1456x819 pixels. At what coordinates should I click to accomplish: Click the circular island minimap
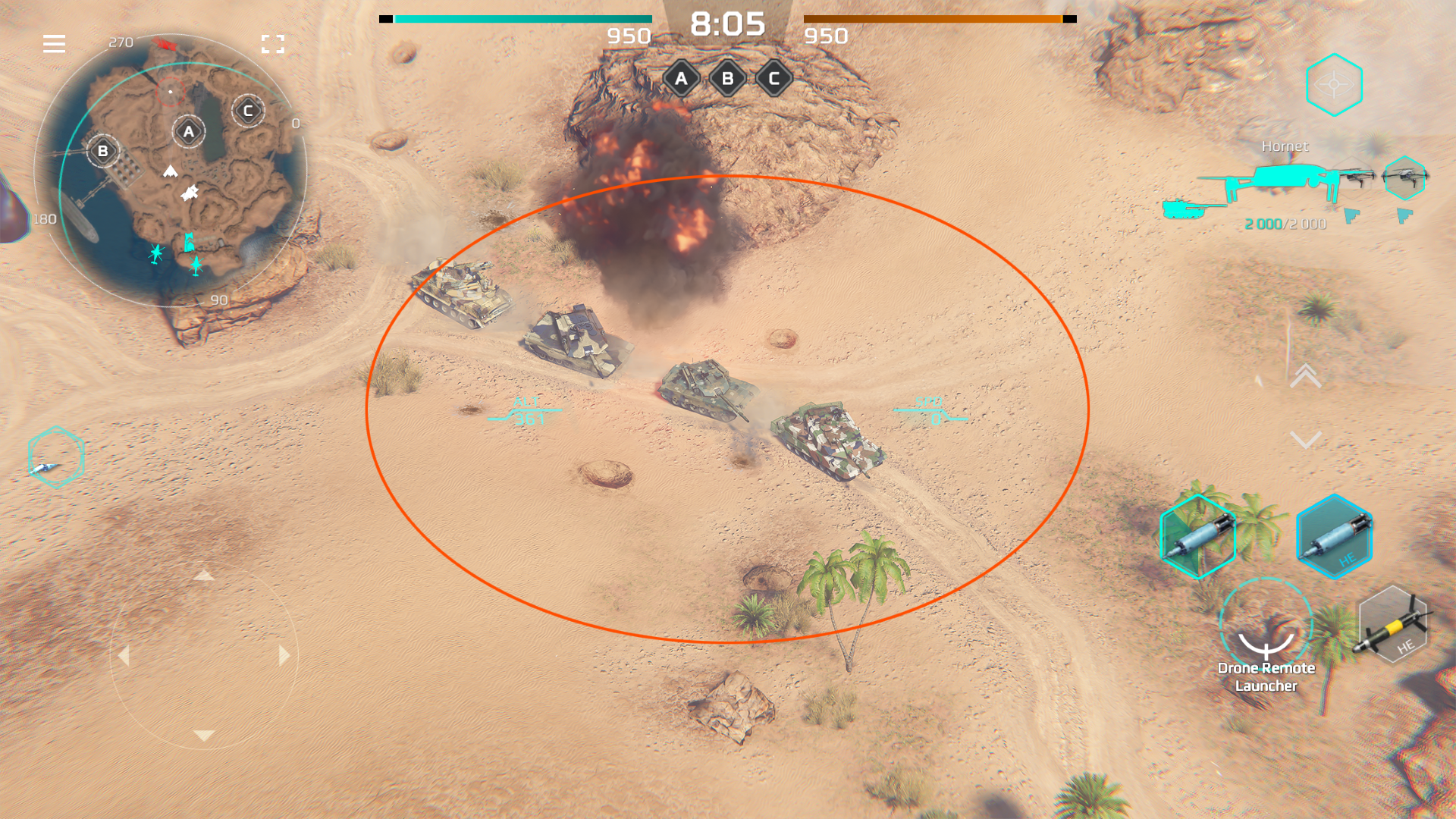coord(171,171)
